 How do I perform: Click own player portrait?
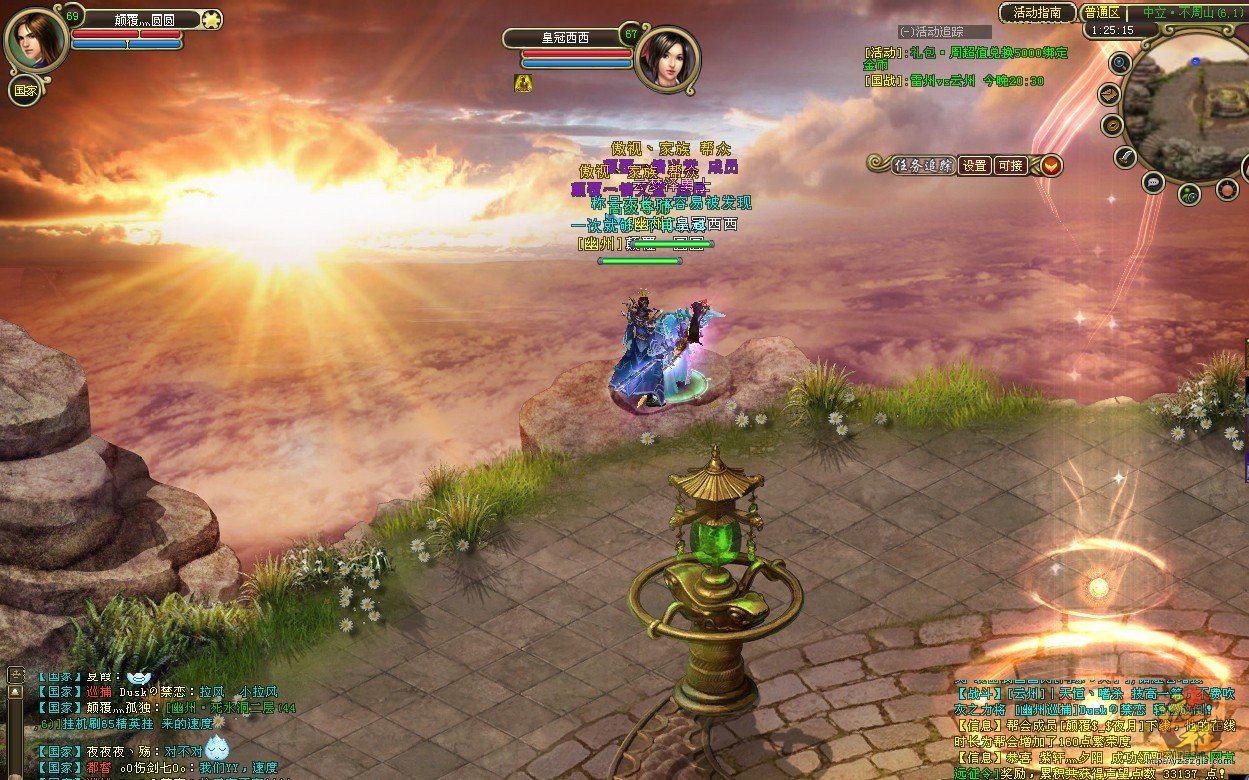click(34, 40)
